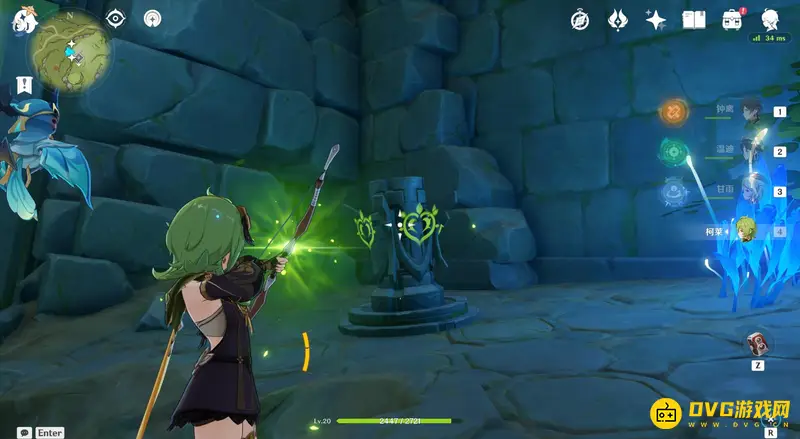Open the winged emblem icon in the top bar
Screen dimensions: 800x439
pyautogui.click(x=617, y=20)
